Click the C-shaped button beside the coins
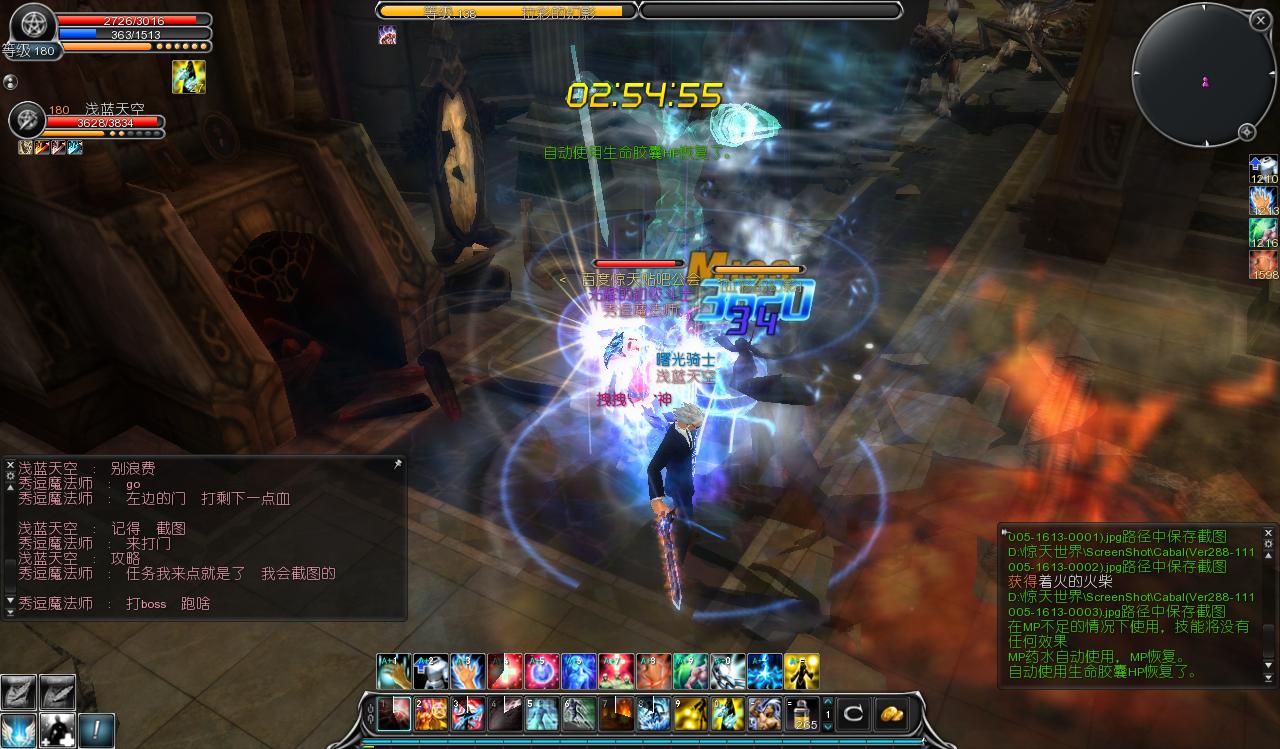 [x=854, y=714]
